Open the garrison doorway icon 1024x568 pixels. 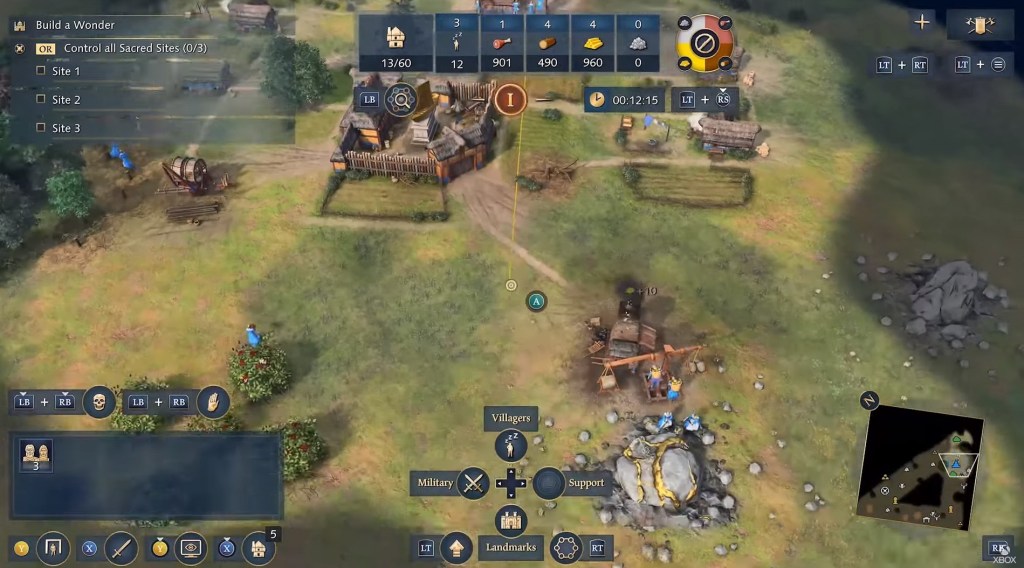[54, 548]
